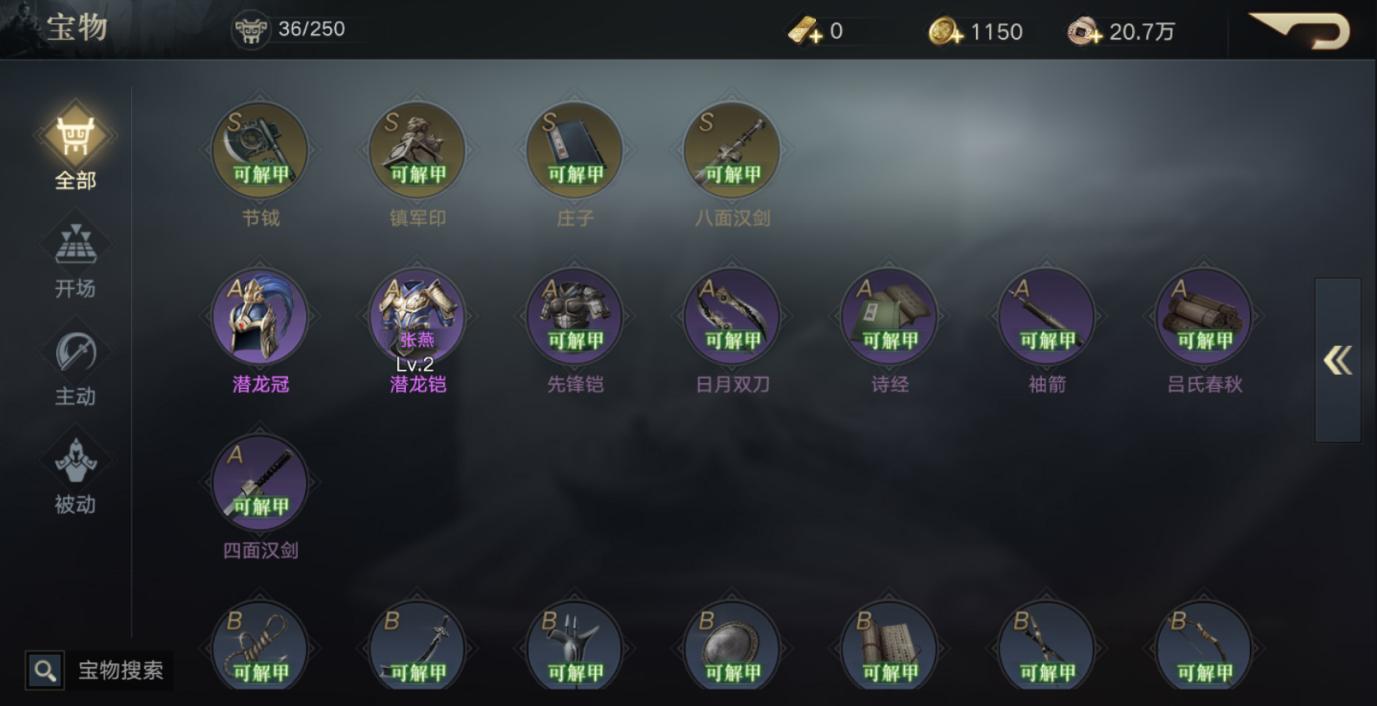This screenshot has height=706, width=1377.
Task: Choose the 镇军印 treasure
Action: click(x=417, y=151)
